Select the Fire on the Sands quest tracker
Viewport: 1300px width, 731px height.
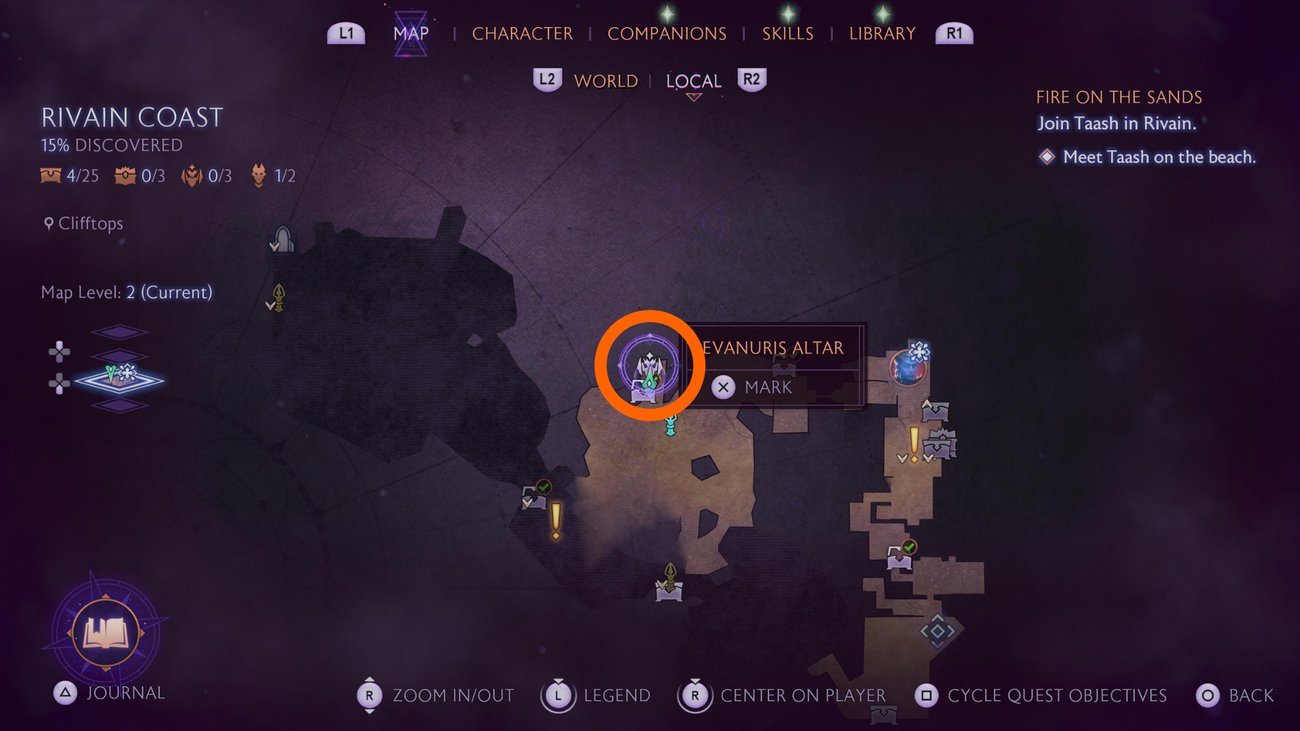point(1118,97)
